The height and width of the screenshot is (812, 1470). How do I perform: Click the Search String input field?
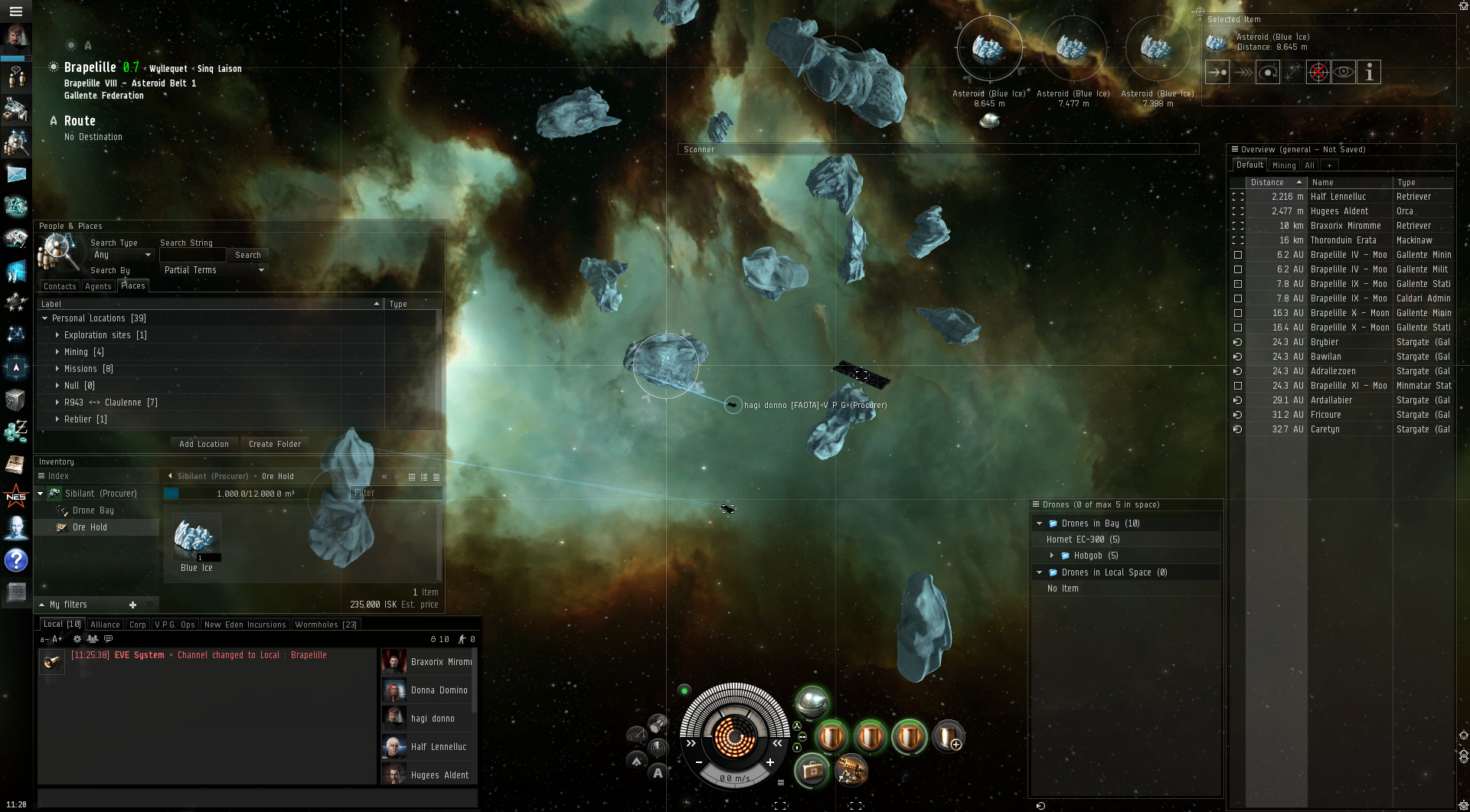point(192,255)
